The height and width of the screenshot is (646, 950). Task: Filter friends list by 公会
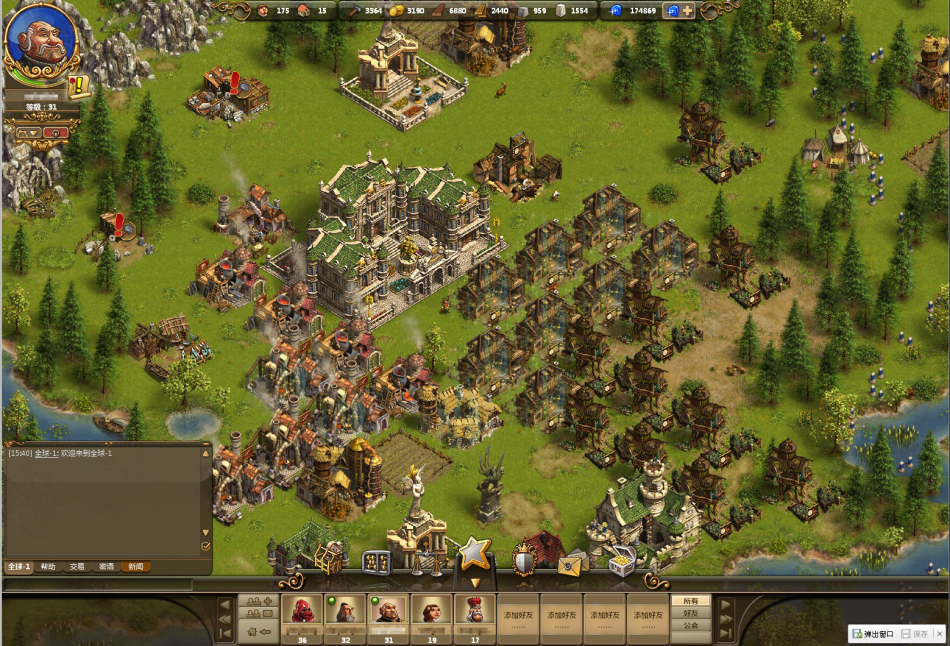click(691, 626)
